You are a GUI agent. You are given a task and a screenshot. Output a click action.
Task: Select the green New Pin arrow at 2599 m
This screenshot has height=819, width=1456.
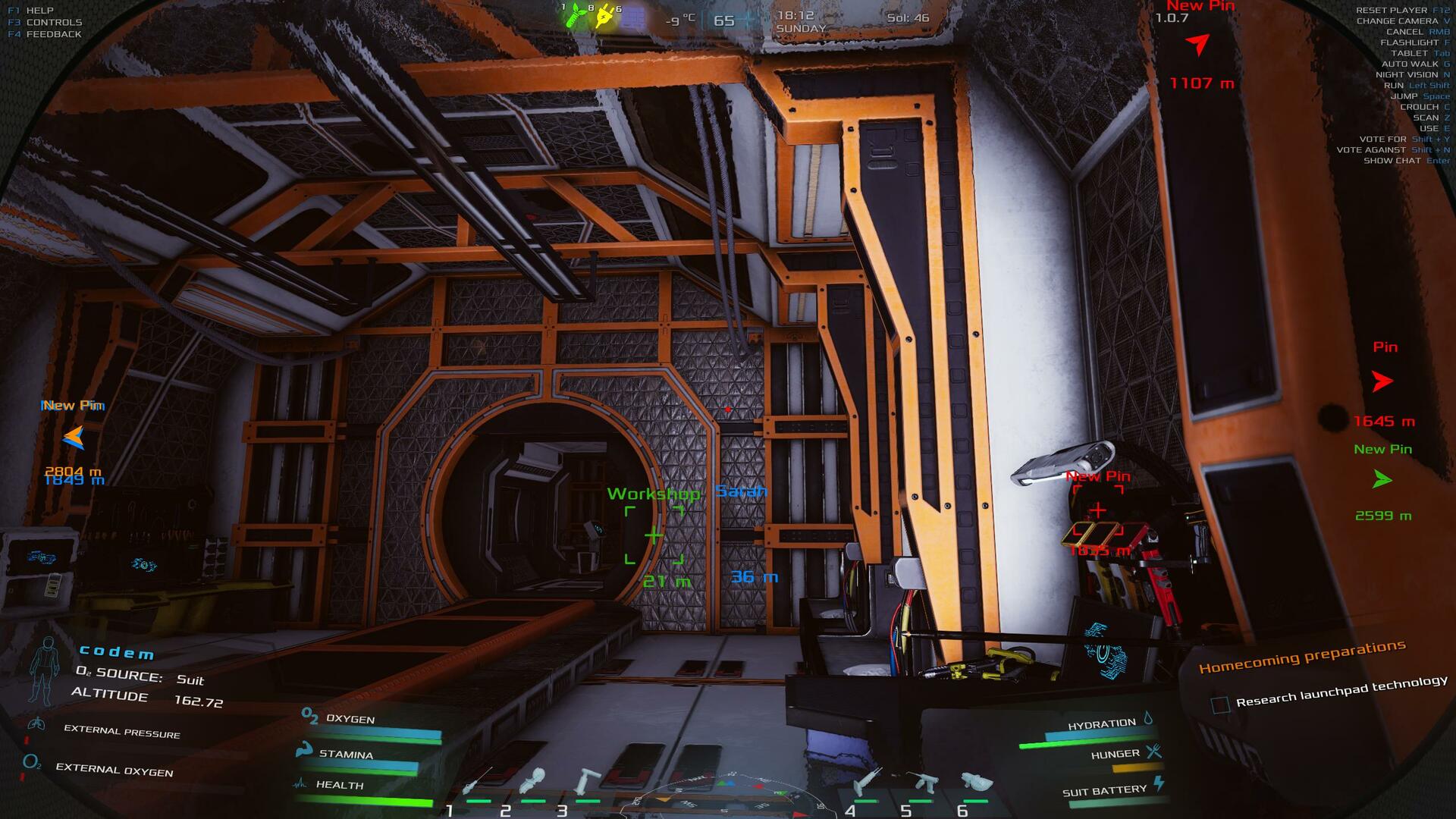(x=1382, y=479)
